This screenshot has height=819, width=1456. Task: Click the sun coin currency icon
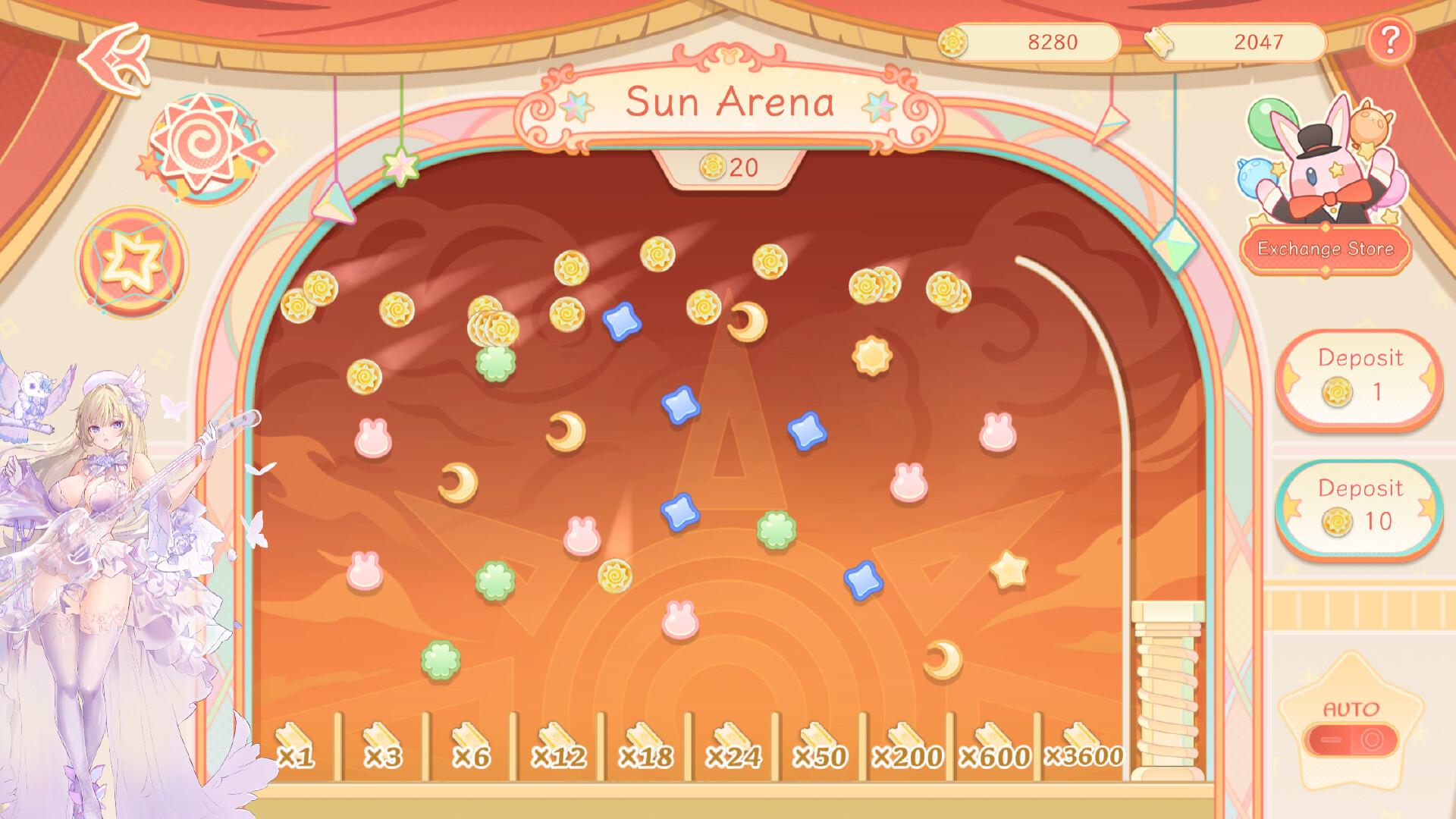click(x=953, y=42)
